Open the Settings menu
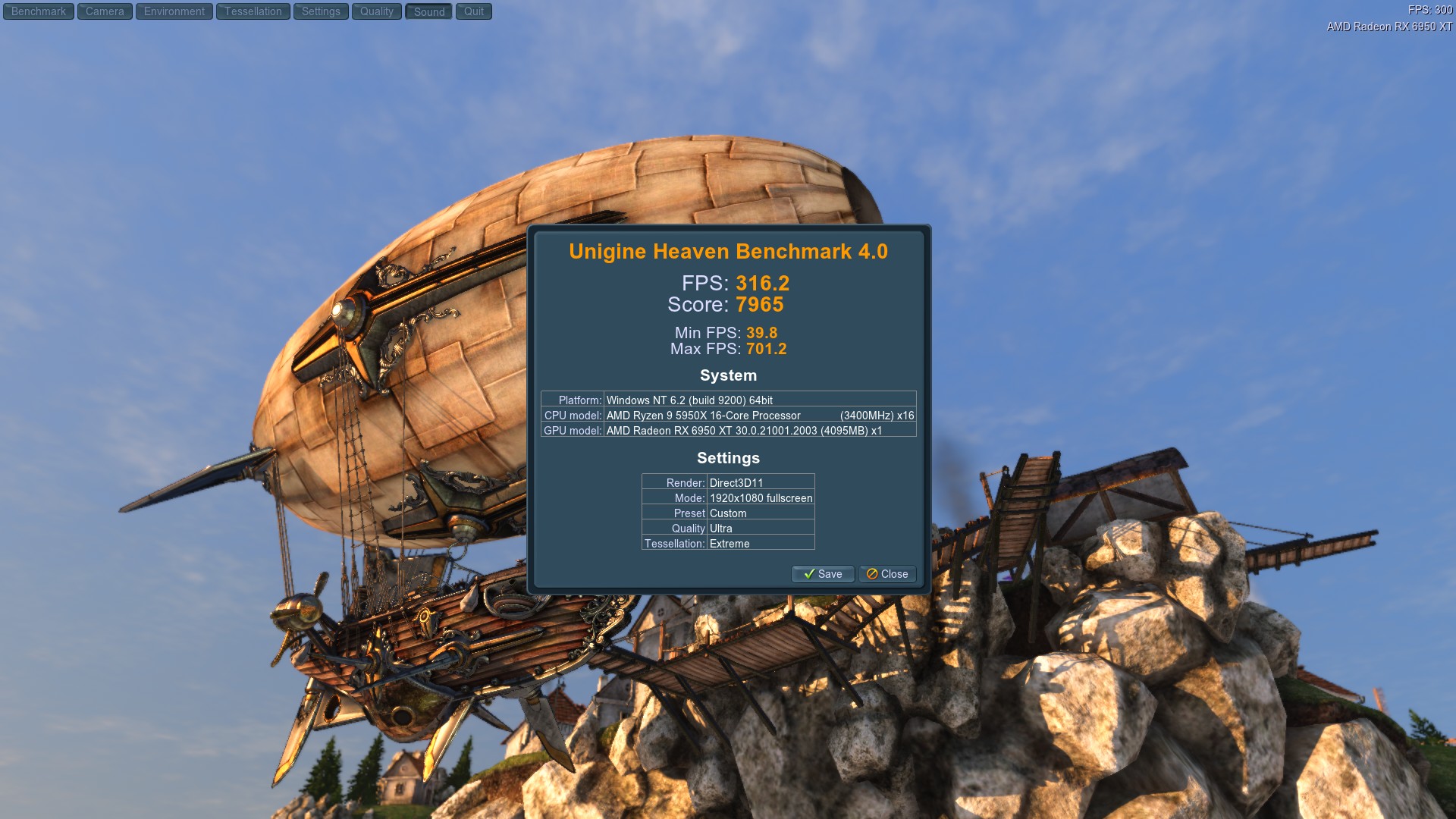 coord(321,11)
